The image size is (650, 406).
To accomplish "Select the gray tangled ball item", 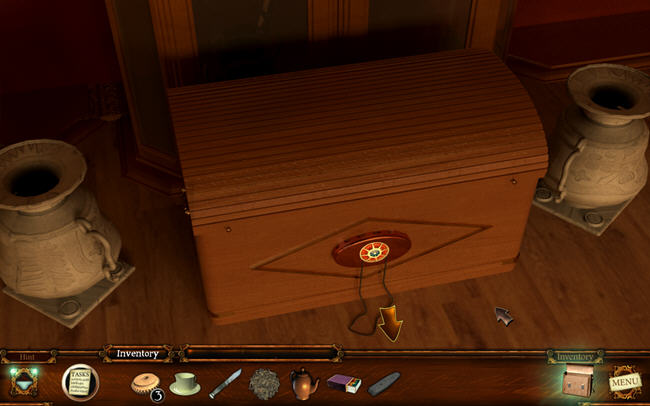I will tap(265, 383).
